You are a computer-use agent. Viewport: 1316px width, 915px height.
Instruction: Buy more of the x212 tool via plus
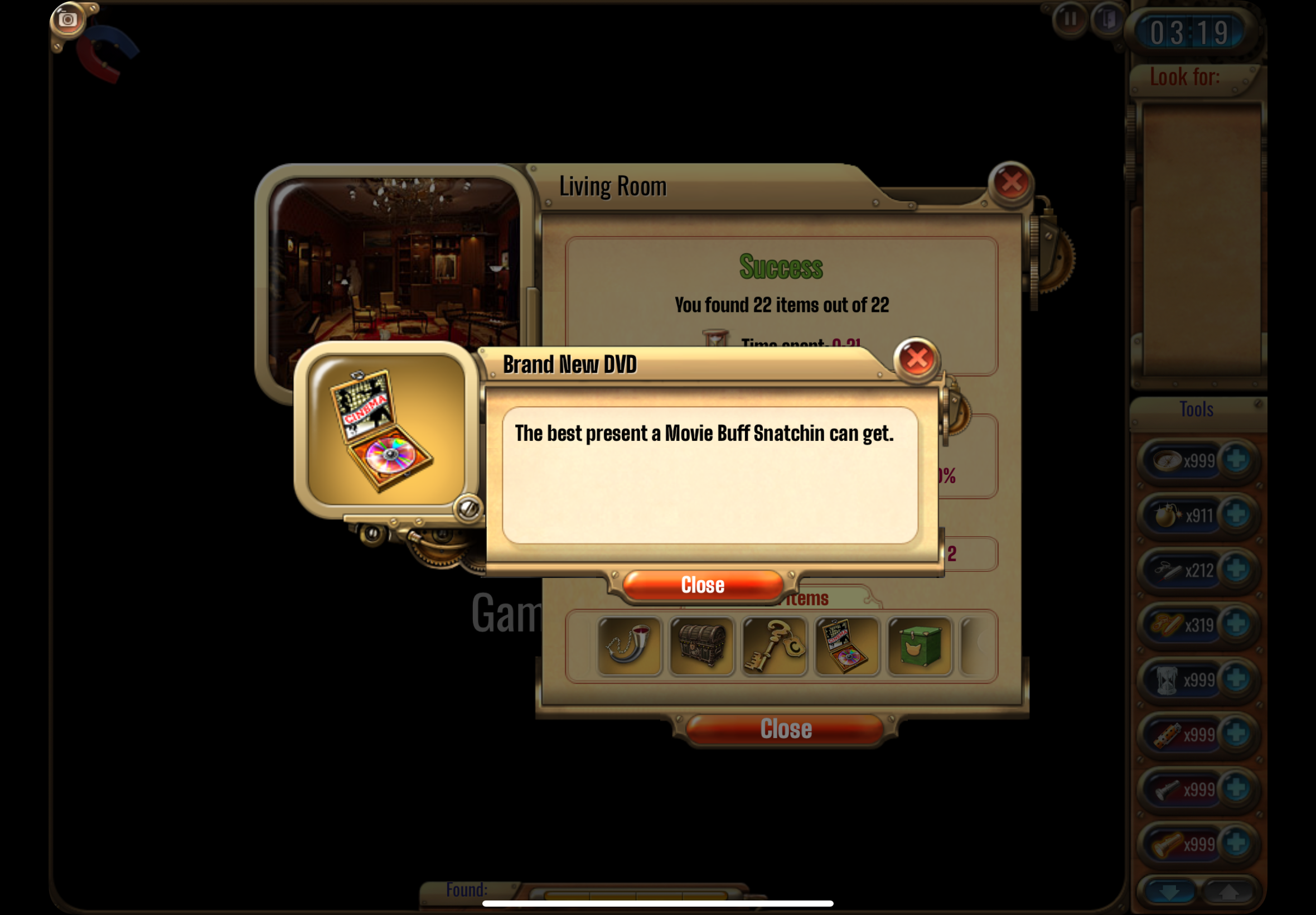coord(1236,570)
